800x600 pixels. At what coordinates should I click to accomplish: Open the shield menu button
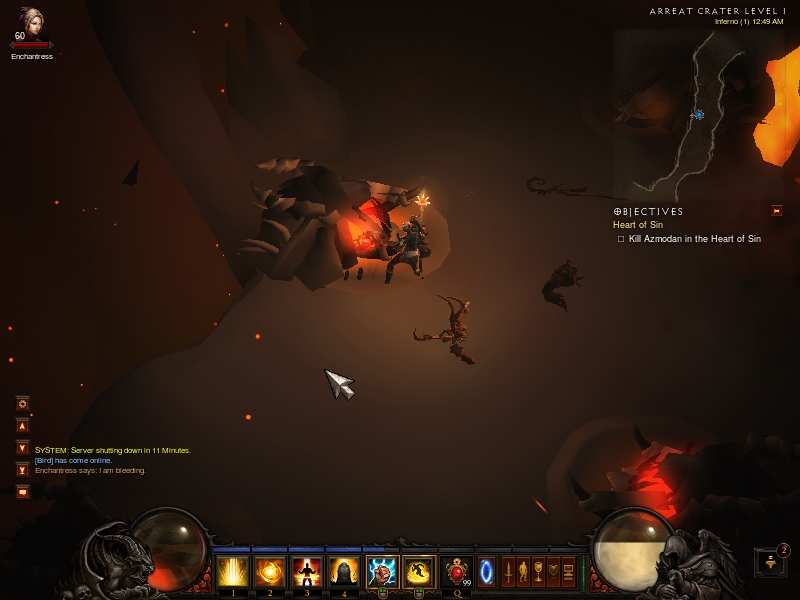pyautogui.click(x=553, y=573)
